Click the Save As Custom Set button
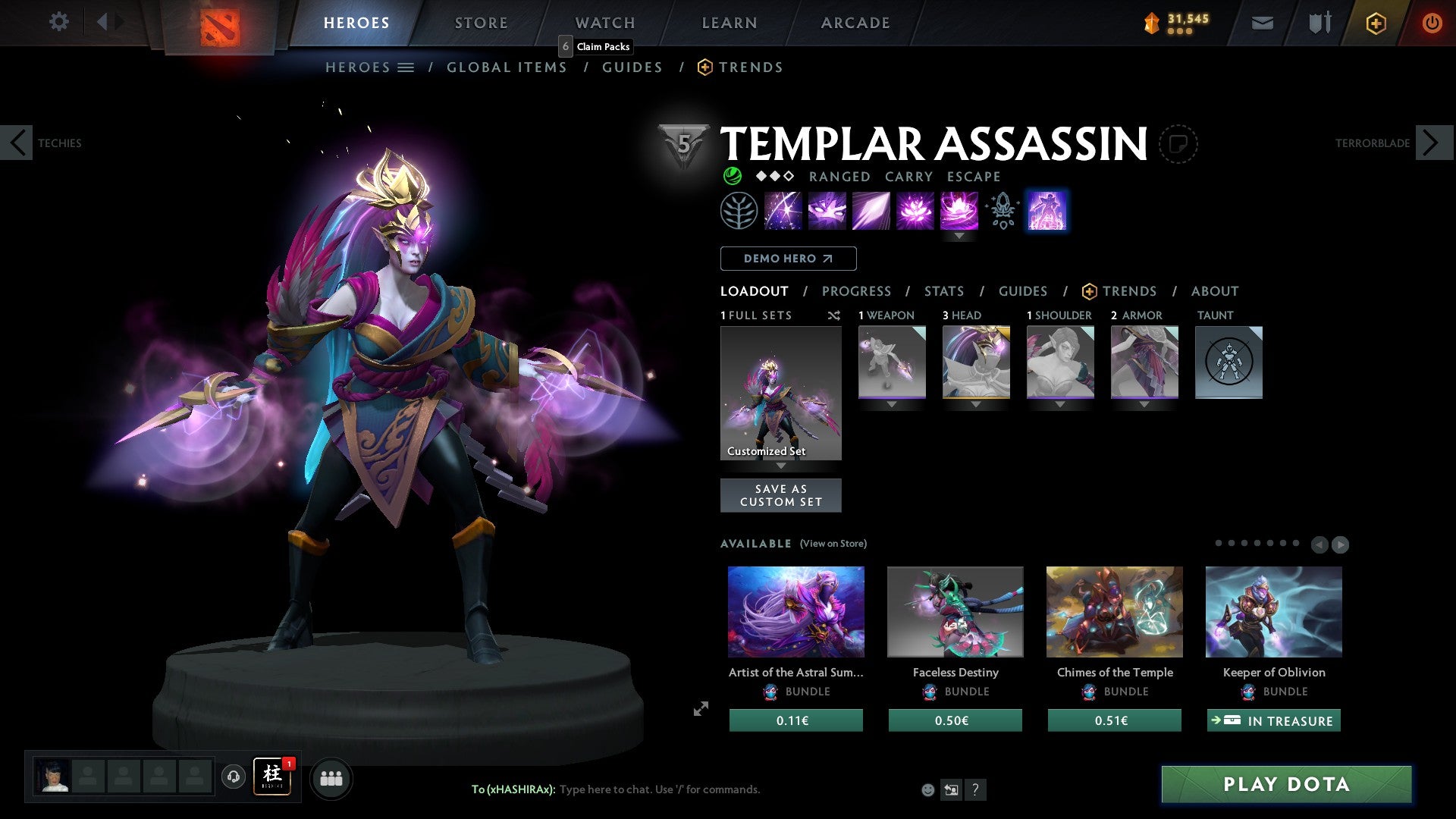This screenshot has height=819, width=1456. click(781, 495)
